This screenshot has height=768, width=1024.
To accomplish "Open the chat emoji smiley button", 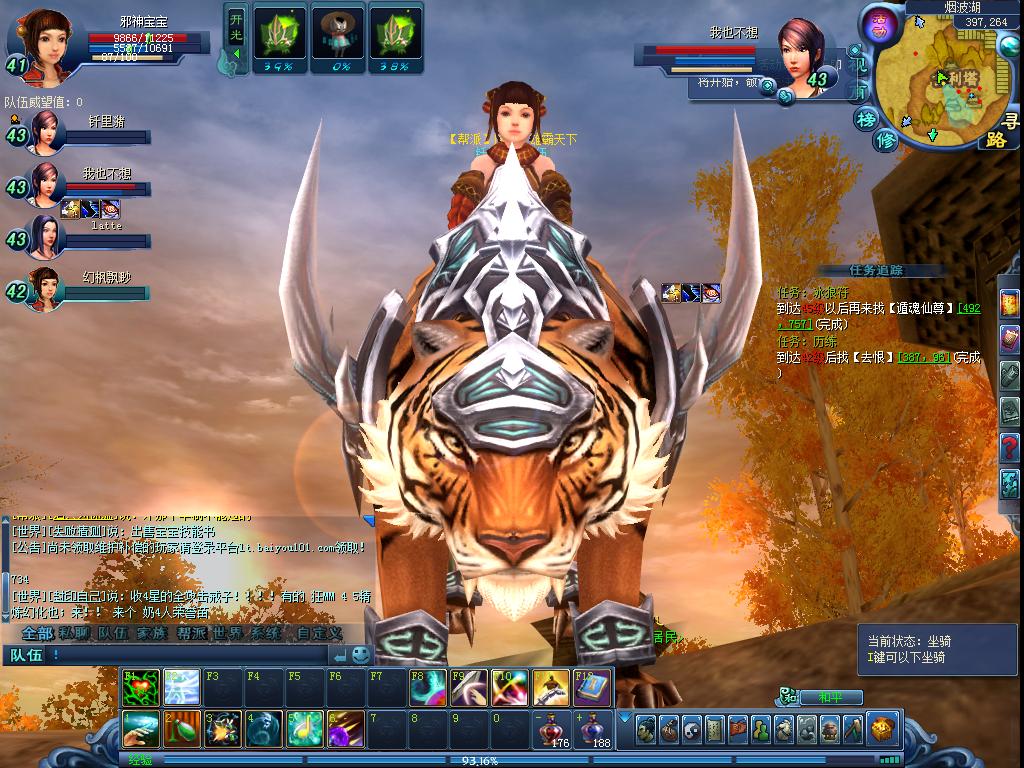I will click(x=360, y=655).
